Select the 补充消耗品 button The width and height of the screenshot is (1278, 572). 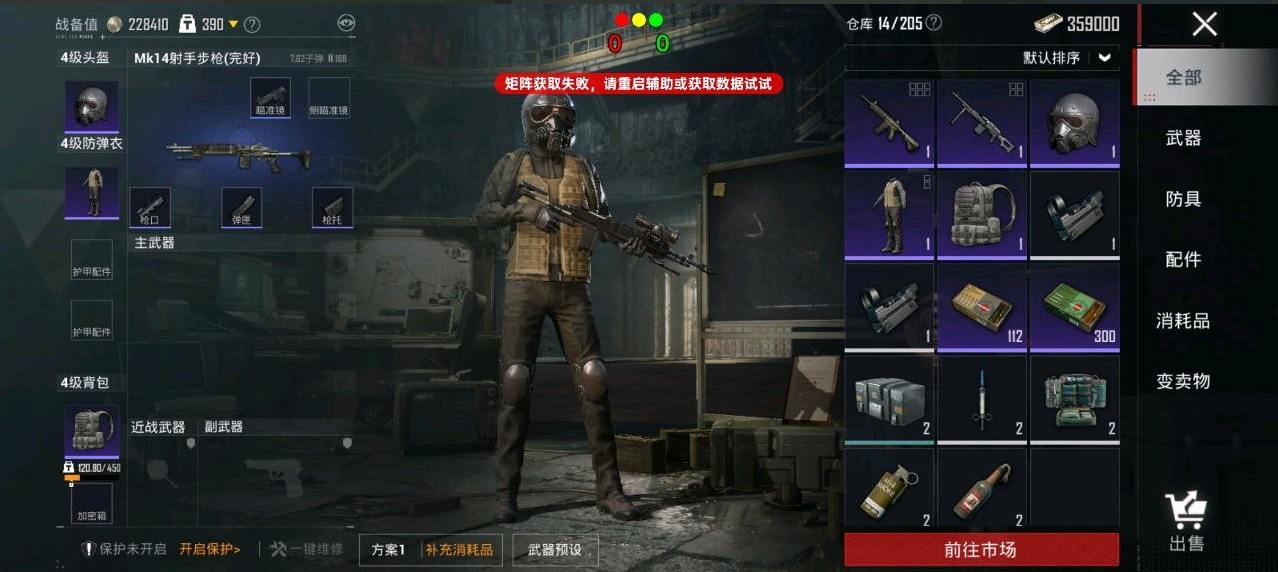pyautogui.click(x=459, y=550)
